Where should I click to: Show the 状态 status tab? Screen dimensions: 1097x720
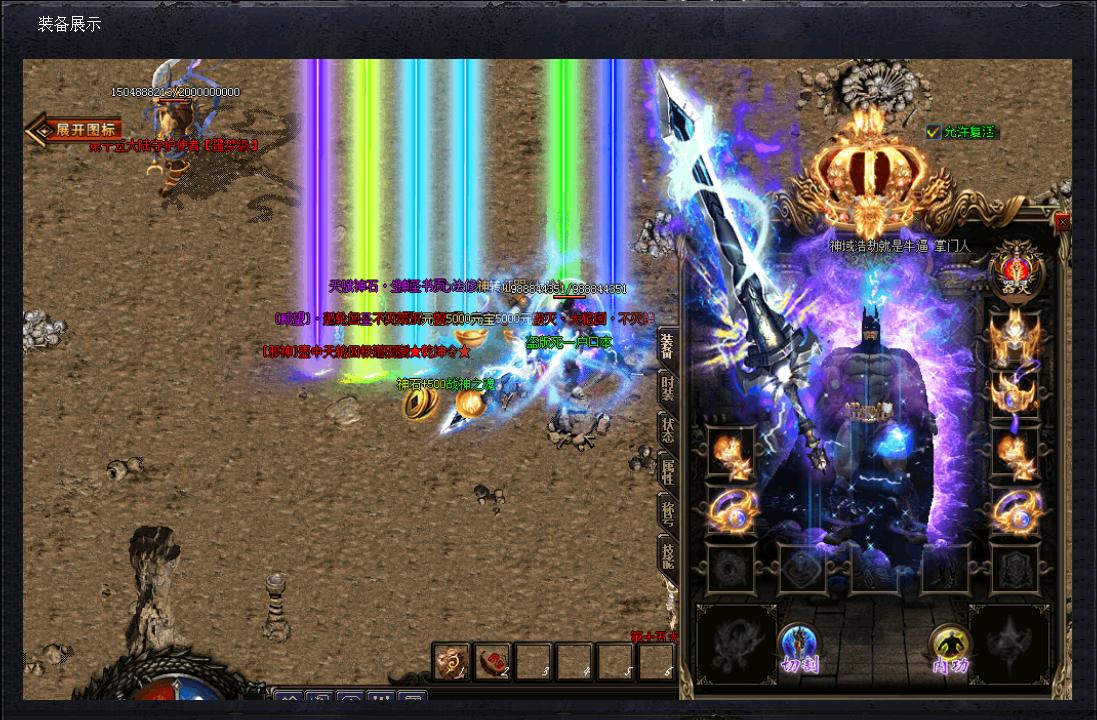pyautogui.click(x=666, y=429)
